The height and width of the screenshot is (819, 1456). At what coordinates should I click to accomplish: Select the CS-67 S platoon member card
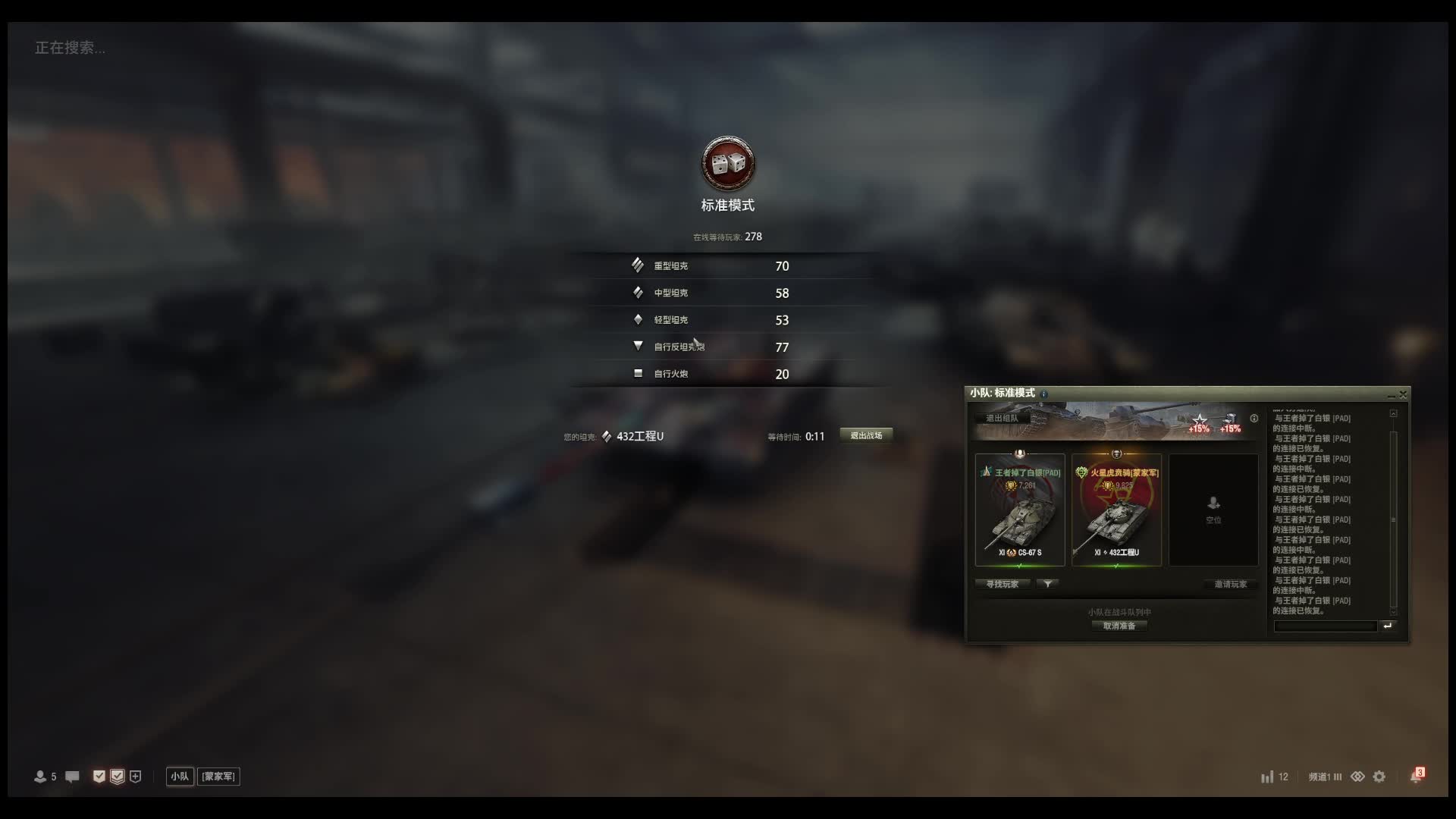(x=1020, y=510)
